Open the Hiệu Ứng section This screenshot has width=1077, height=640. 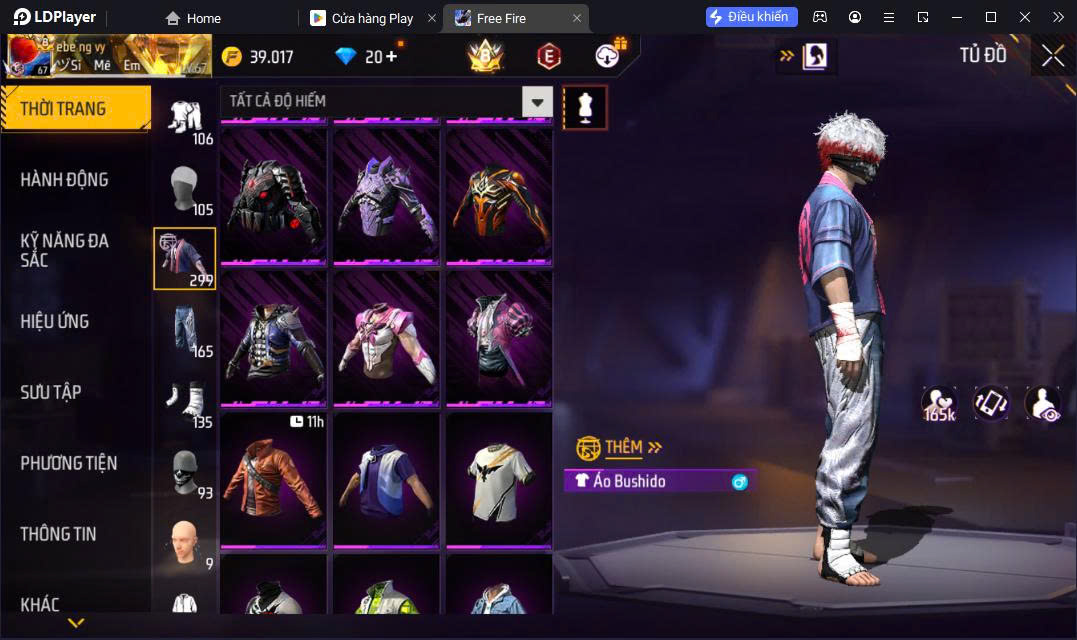(x=55, y=321)
